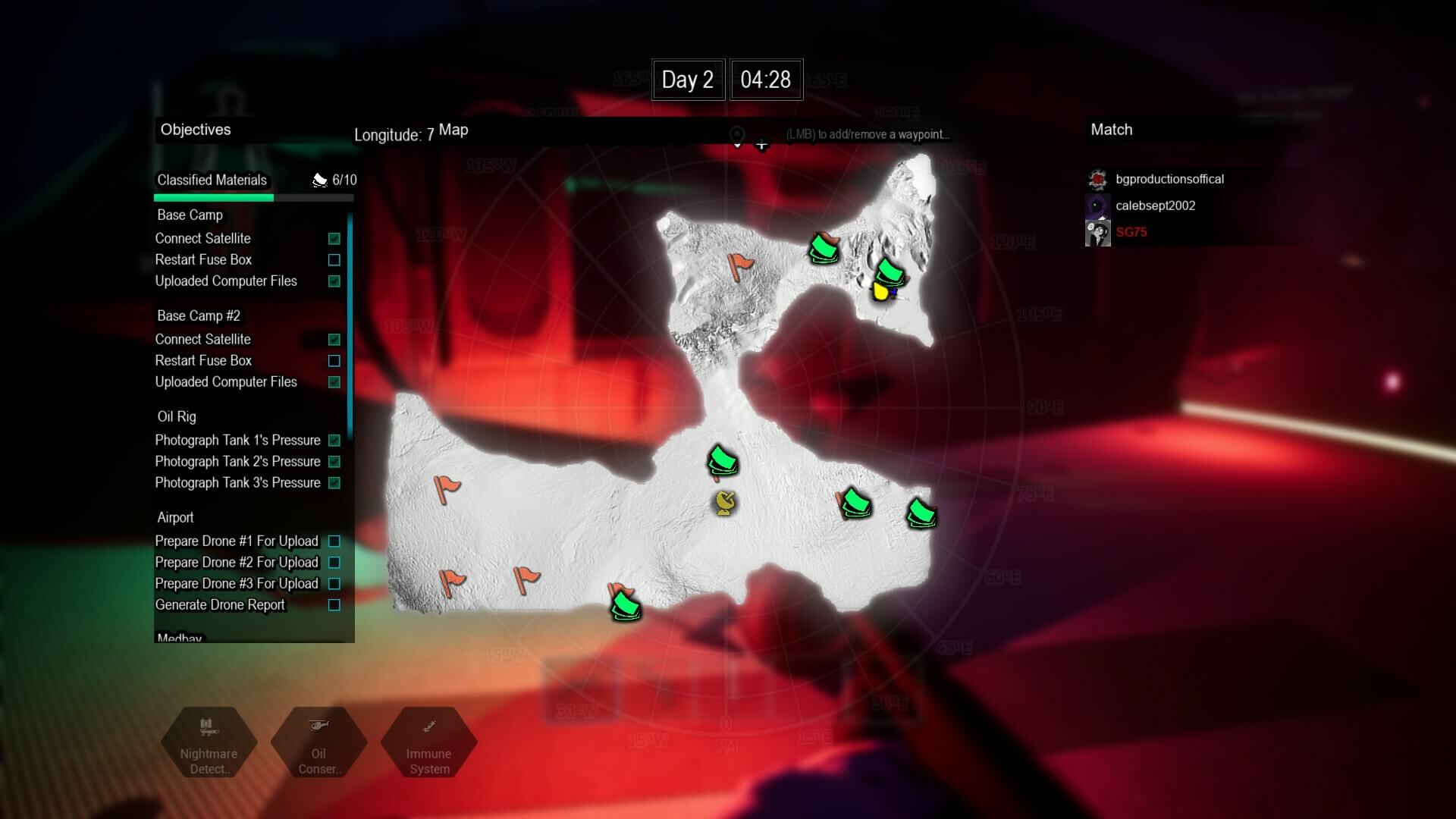Click player SG75 in the Match list
This screenshot has height=819, width=1456.
coord(1131,232)
